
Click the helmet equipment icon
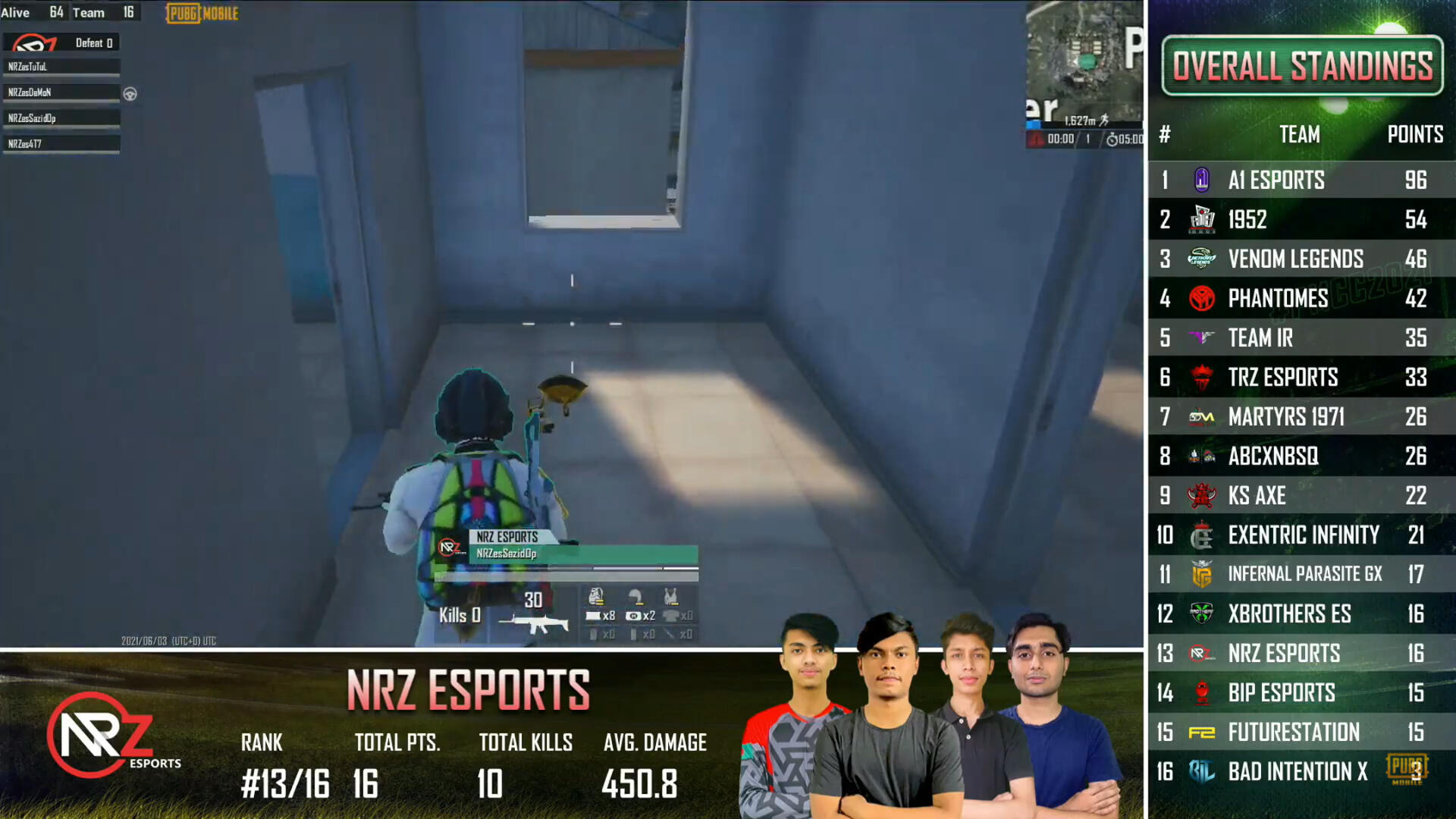(635, 596)
